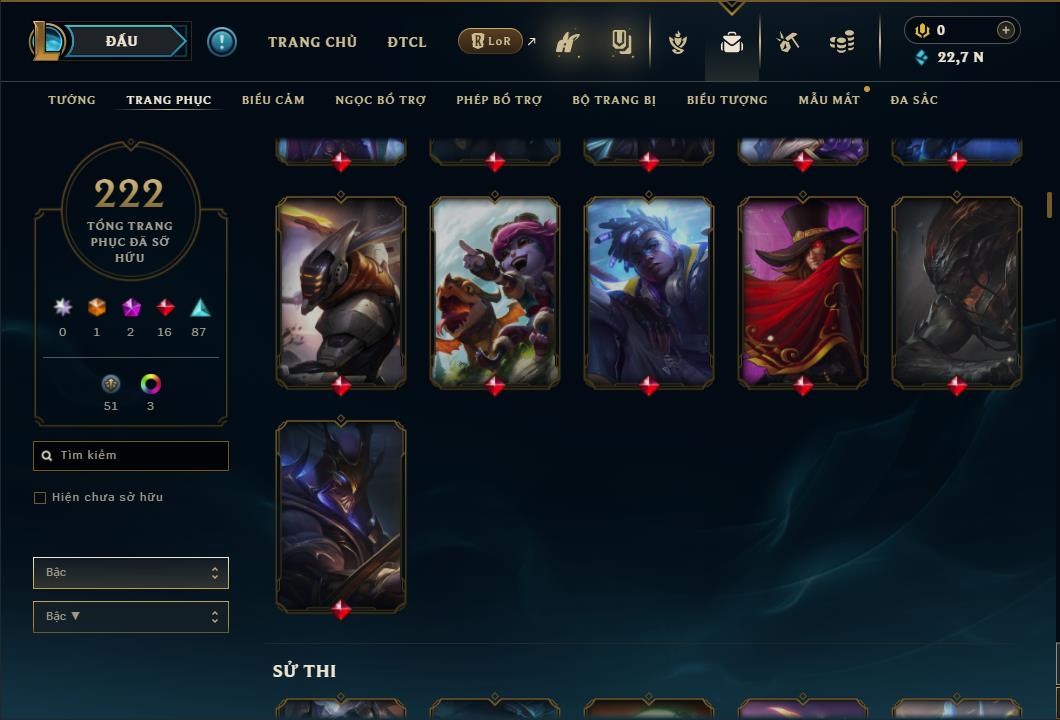Image resolution: width=1060 pixels, height=720 pixels.
Task: Launch the LoR link
Action: point(491,42)
